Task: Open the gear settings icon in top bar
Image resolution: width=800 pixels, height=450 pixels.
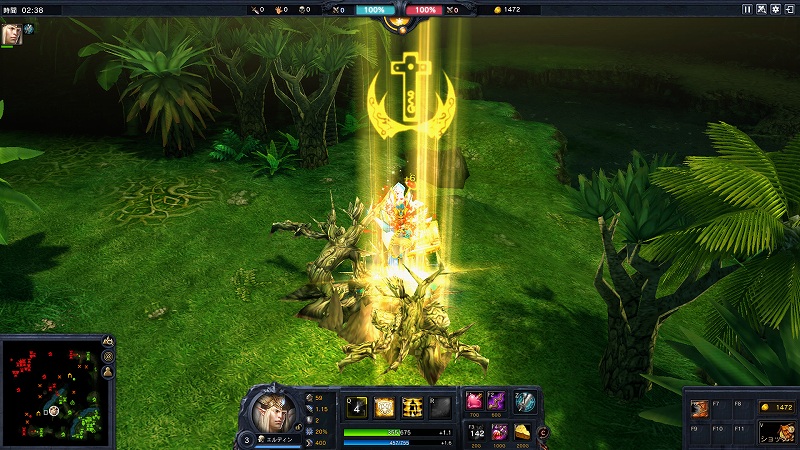Action: [776, 9]
